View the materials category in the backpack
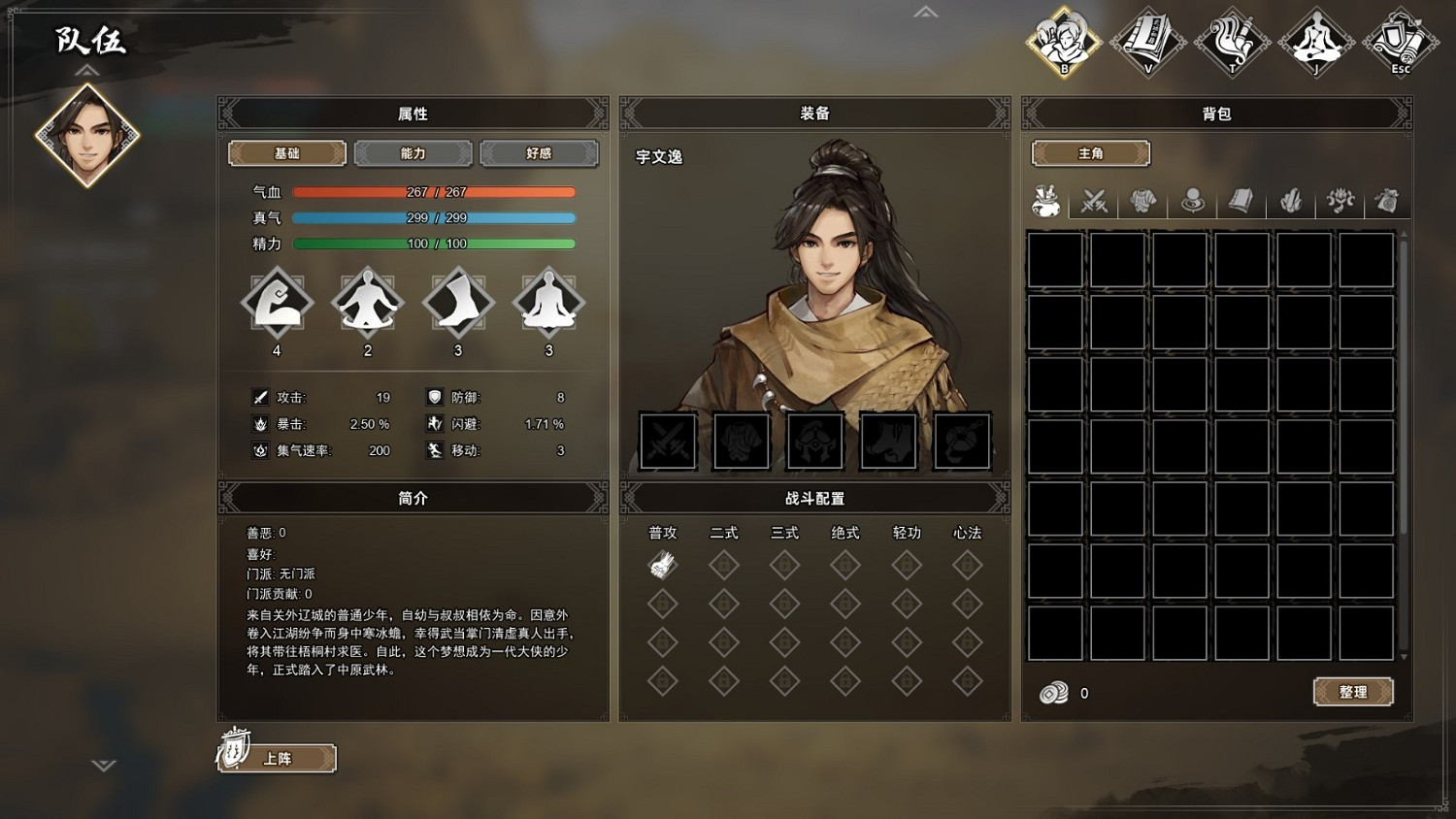This screenshot has width=1456, height=819. [1291, 201]
